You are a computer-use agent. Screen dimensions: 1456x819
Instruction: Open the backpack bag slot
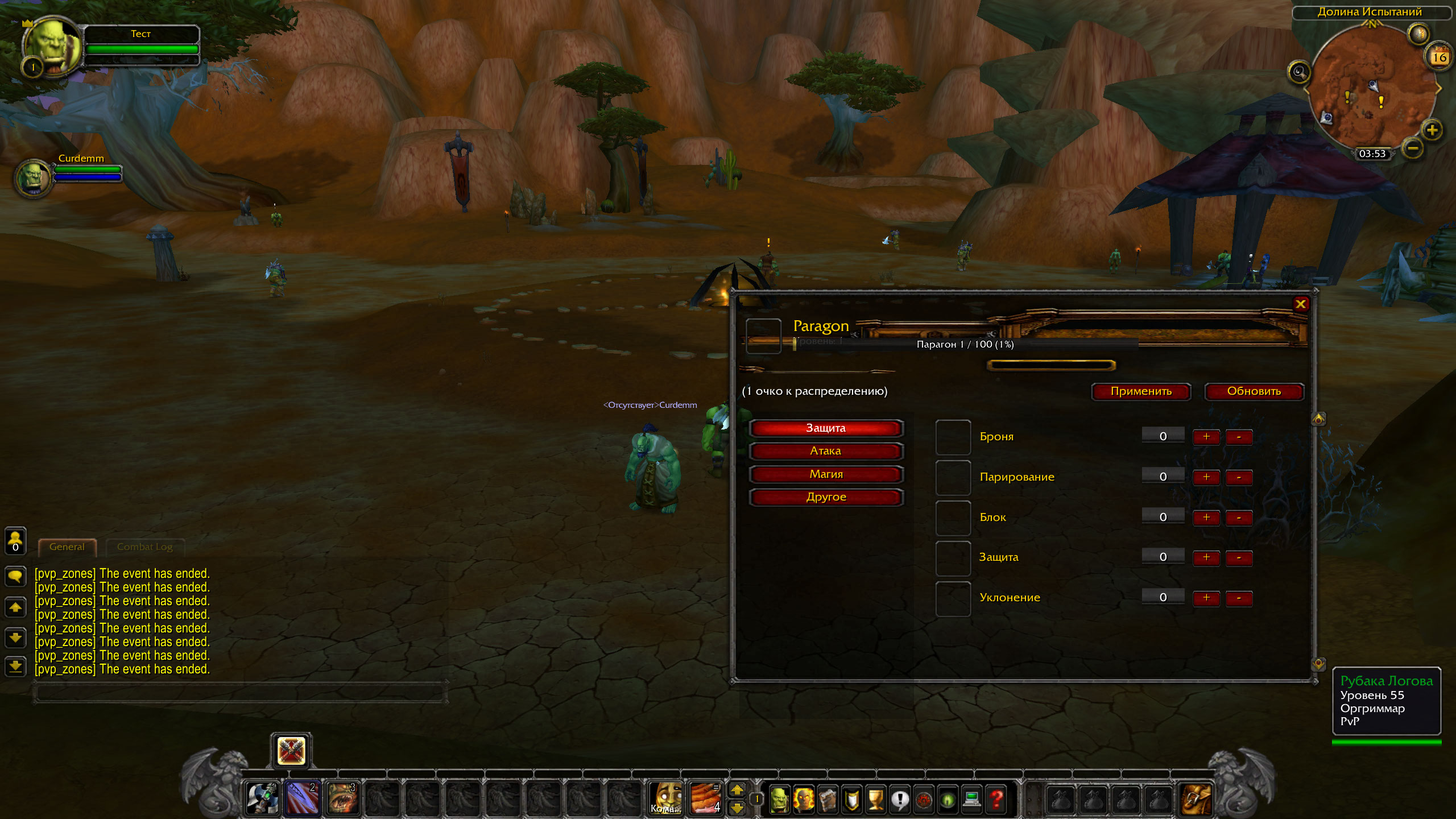click(x=1196, y=799)
